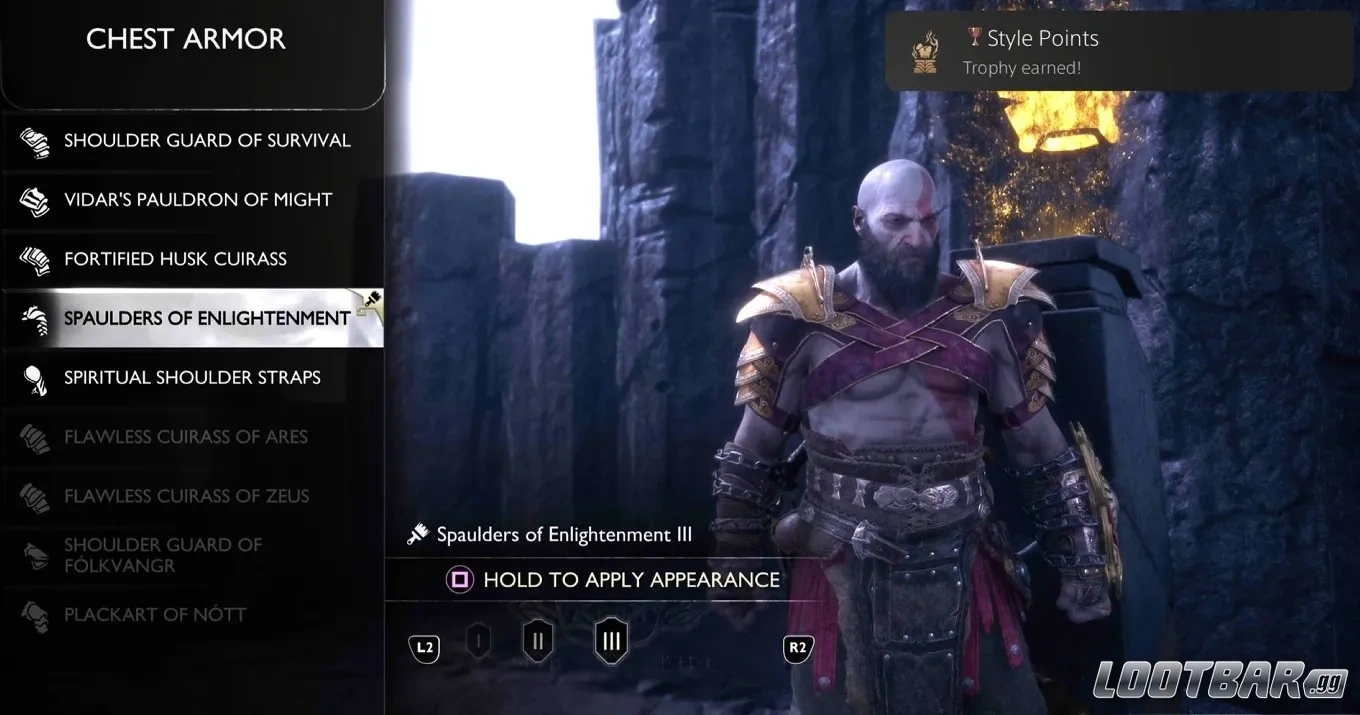Choose the Flawless Cuirass of Zeus
Image resolution: width=1360 pixels, height=715 pixels.
tap(192, 496)
